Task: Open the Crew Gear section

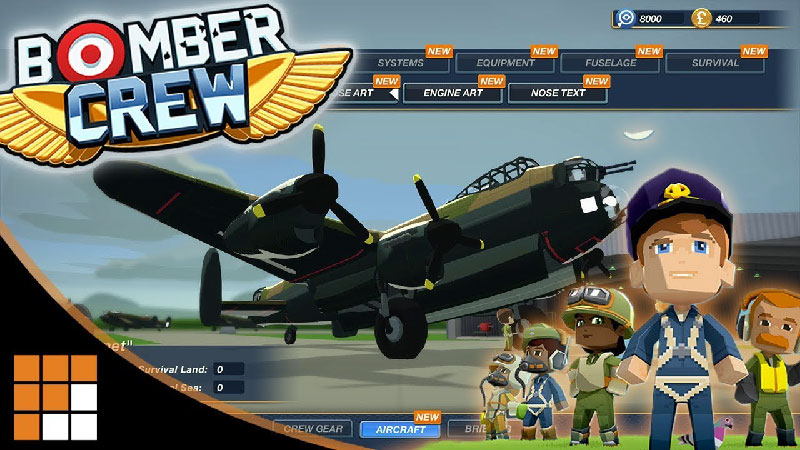Action: (x=312, y=430)
